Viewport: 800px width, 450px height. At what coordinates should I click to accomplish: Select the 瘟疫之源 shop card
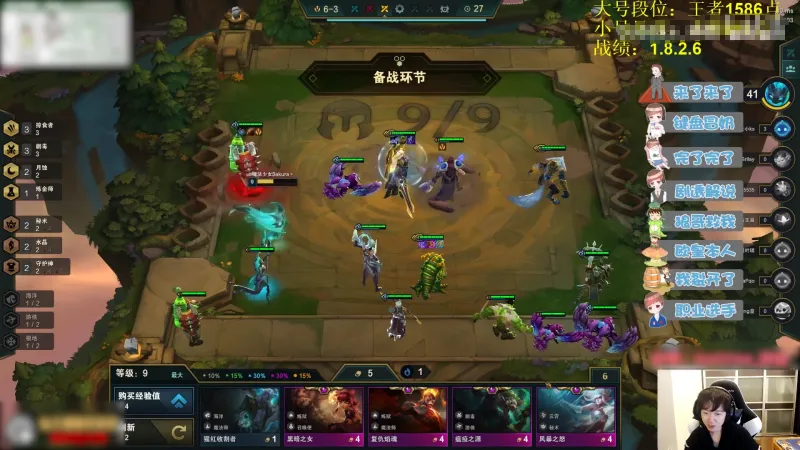tap(492, 416)
